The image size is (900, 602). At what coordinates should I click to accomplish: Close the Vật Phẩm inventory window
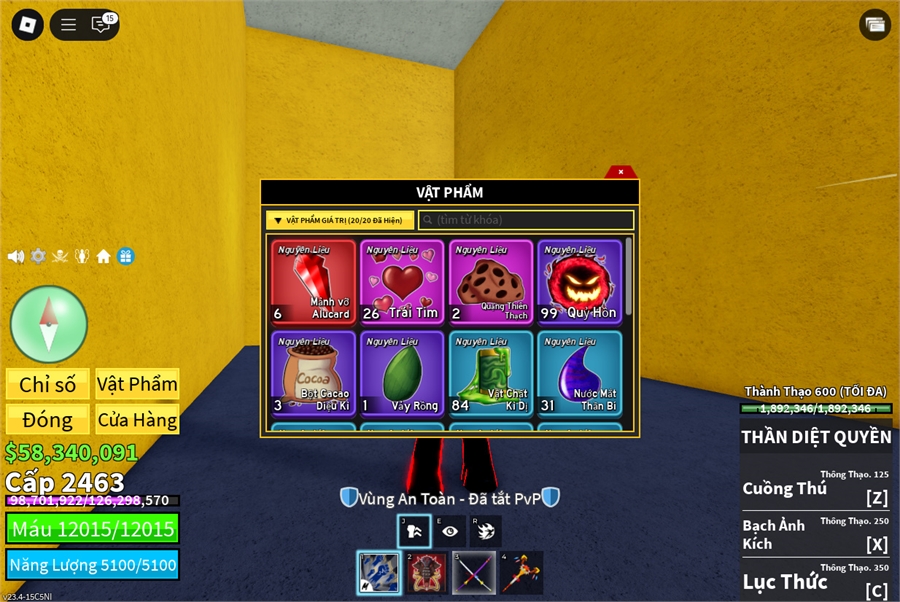pos(621,172)
